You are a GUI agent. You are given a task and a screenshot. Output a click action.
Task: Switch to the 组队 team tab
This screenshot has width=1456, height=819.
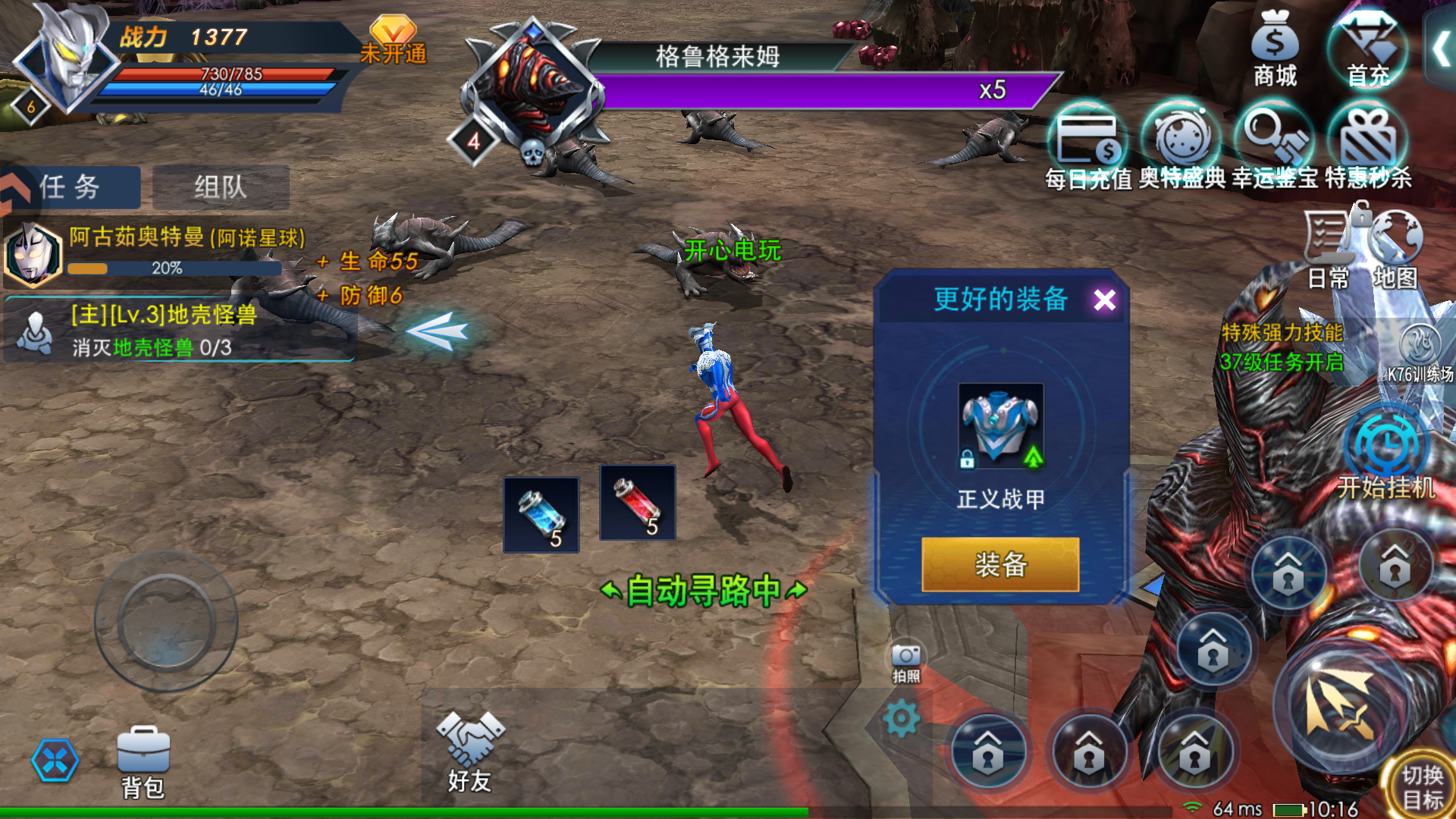coord(219,187)
